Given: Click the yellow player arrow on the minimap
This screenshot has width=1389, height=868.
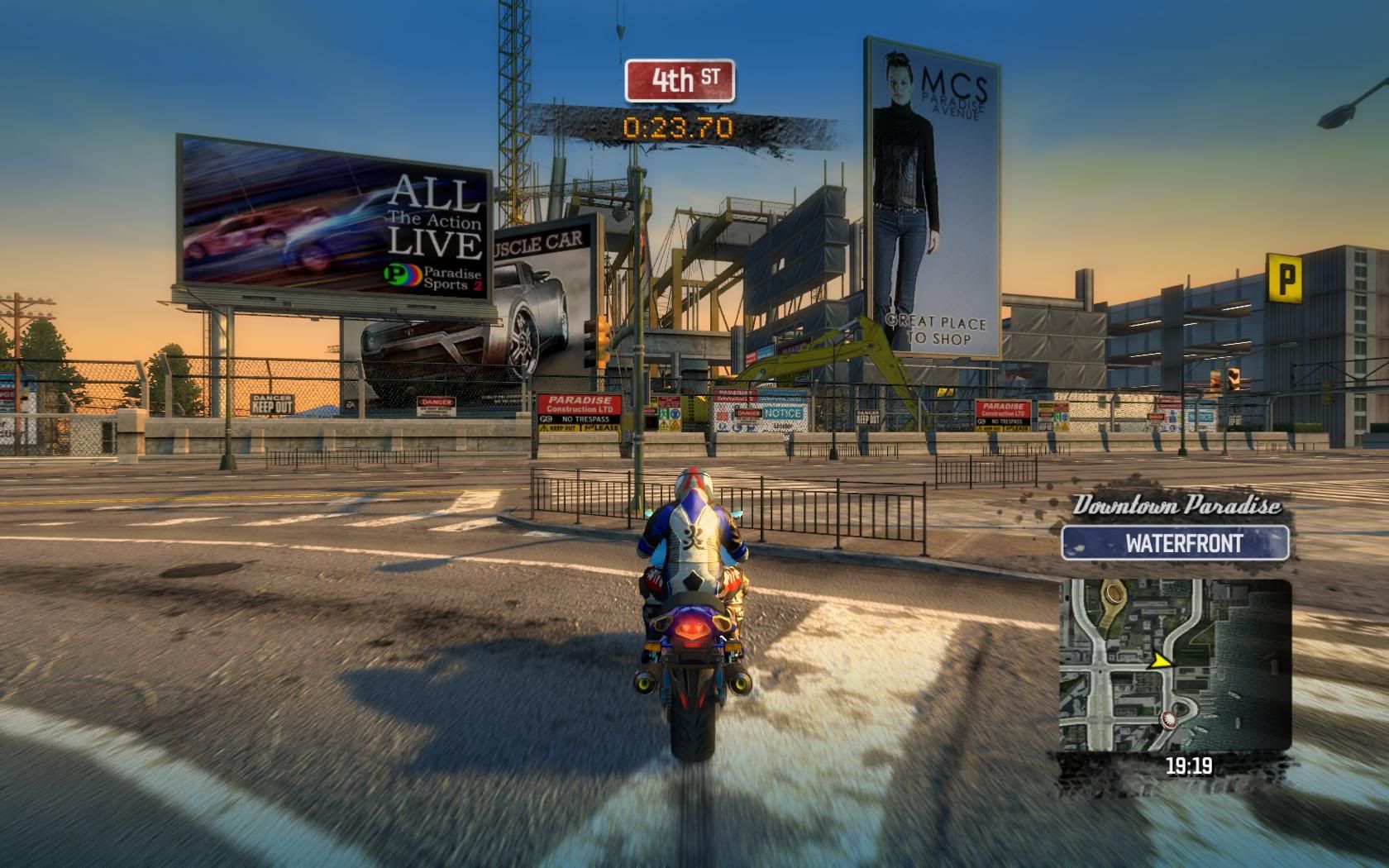Looking at the screenshot, I should click(1162, 660).
